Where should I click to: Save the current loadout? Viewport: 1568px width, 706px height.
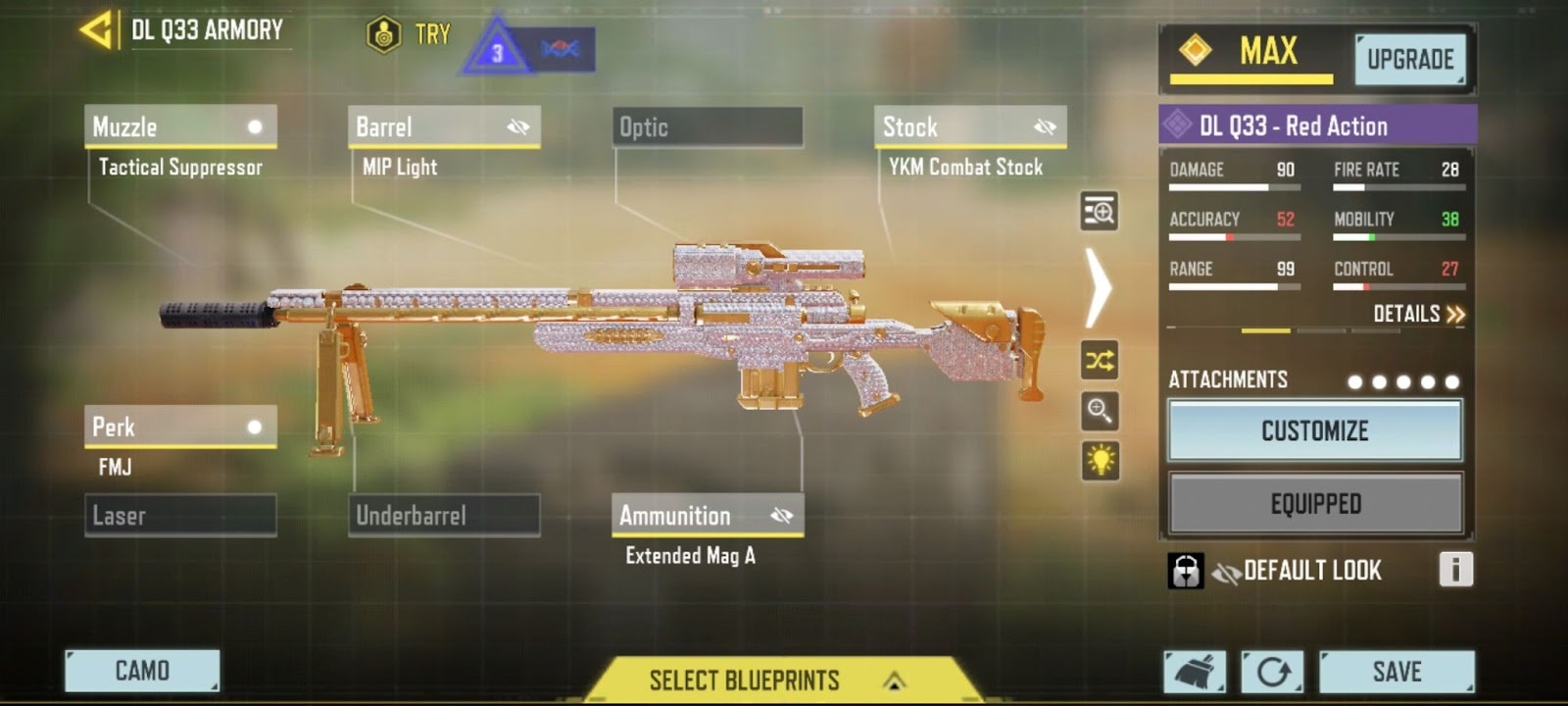pyautogui.click(x=1396, y=672)
